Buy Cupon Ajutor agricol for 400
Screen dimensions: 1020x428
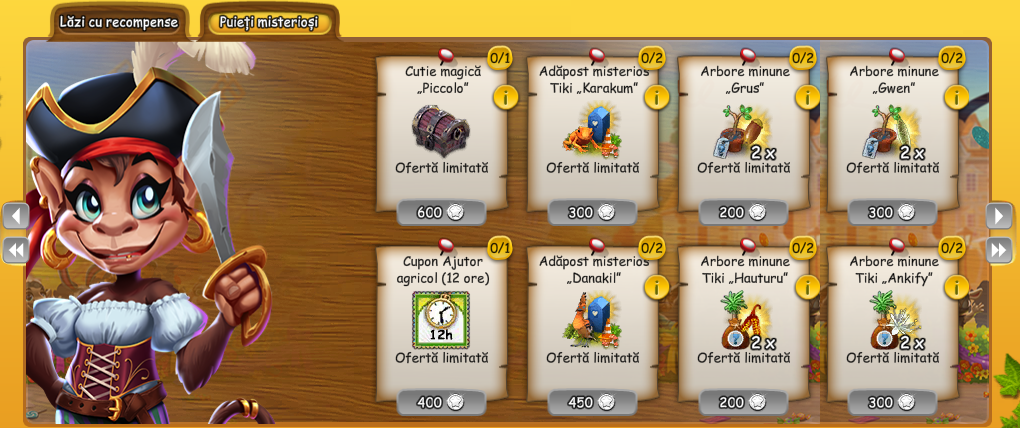pos(441,402)
